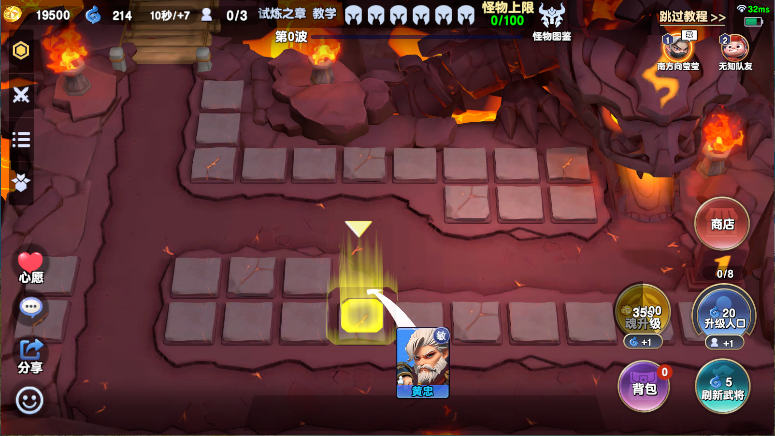Skip the tutorial via 跳过教程
The width and height of the screenshot is (775, 436).
point(692,17)
